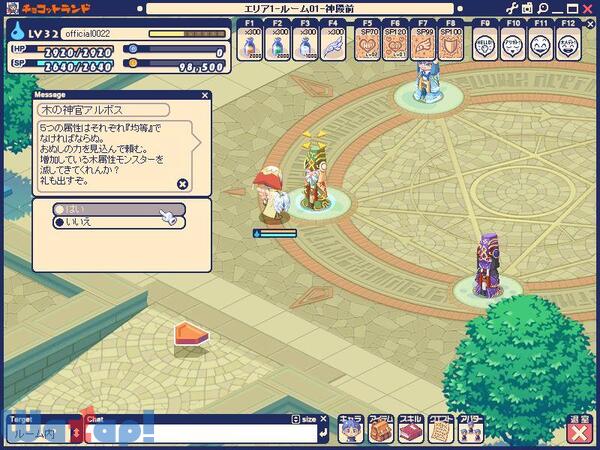Activate the F6 SP120 skill
Image resolution: width=600 pixels, height=450 pixels.
click(x=396, y=45)
